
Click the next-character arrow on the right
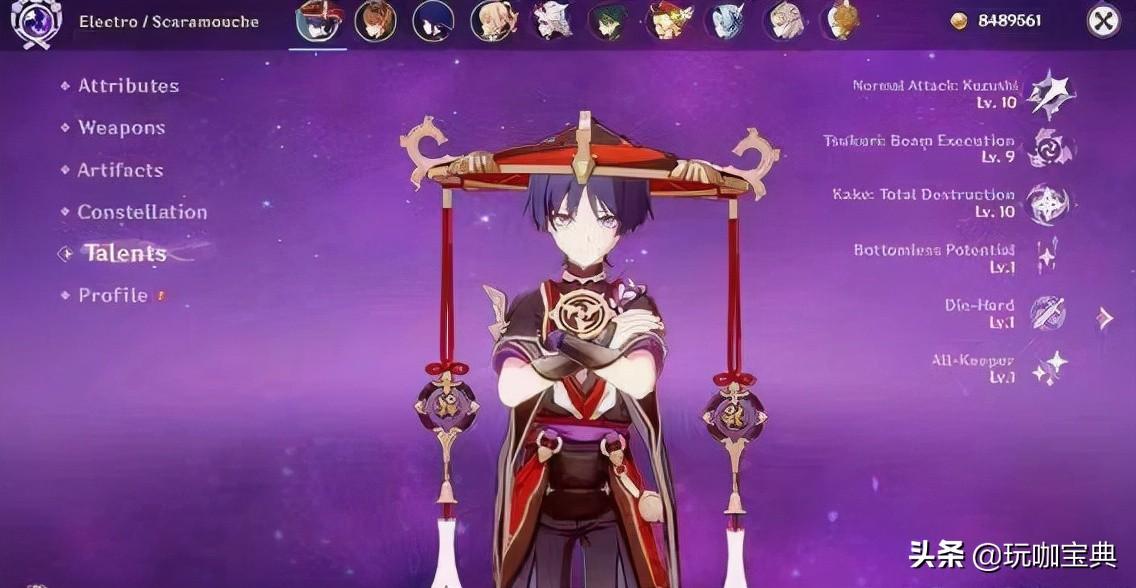click(1105, 318)
